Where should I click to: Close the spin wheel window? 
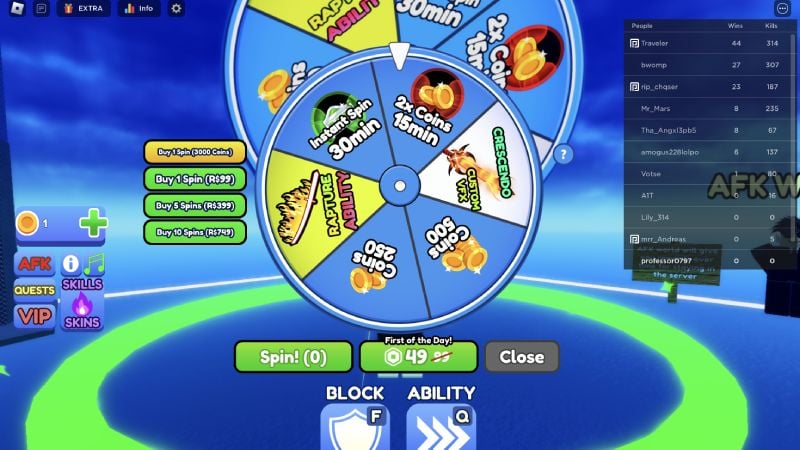point(521,356)
